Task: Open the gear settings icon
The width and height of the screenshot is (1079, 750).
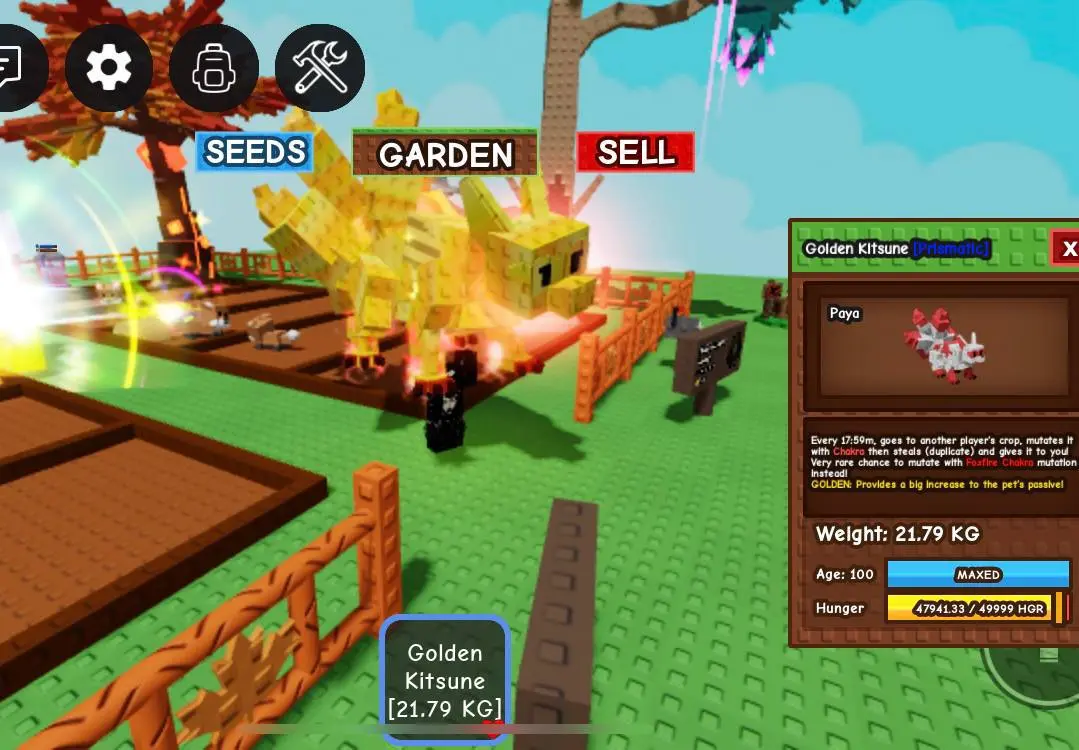Action: 109,68
